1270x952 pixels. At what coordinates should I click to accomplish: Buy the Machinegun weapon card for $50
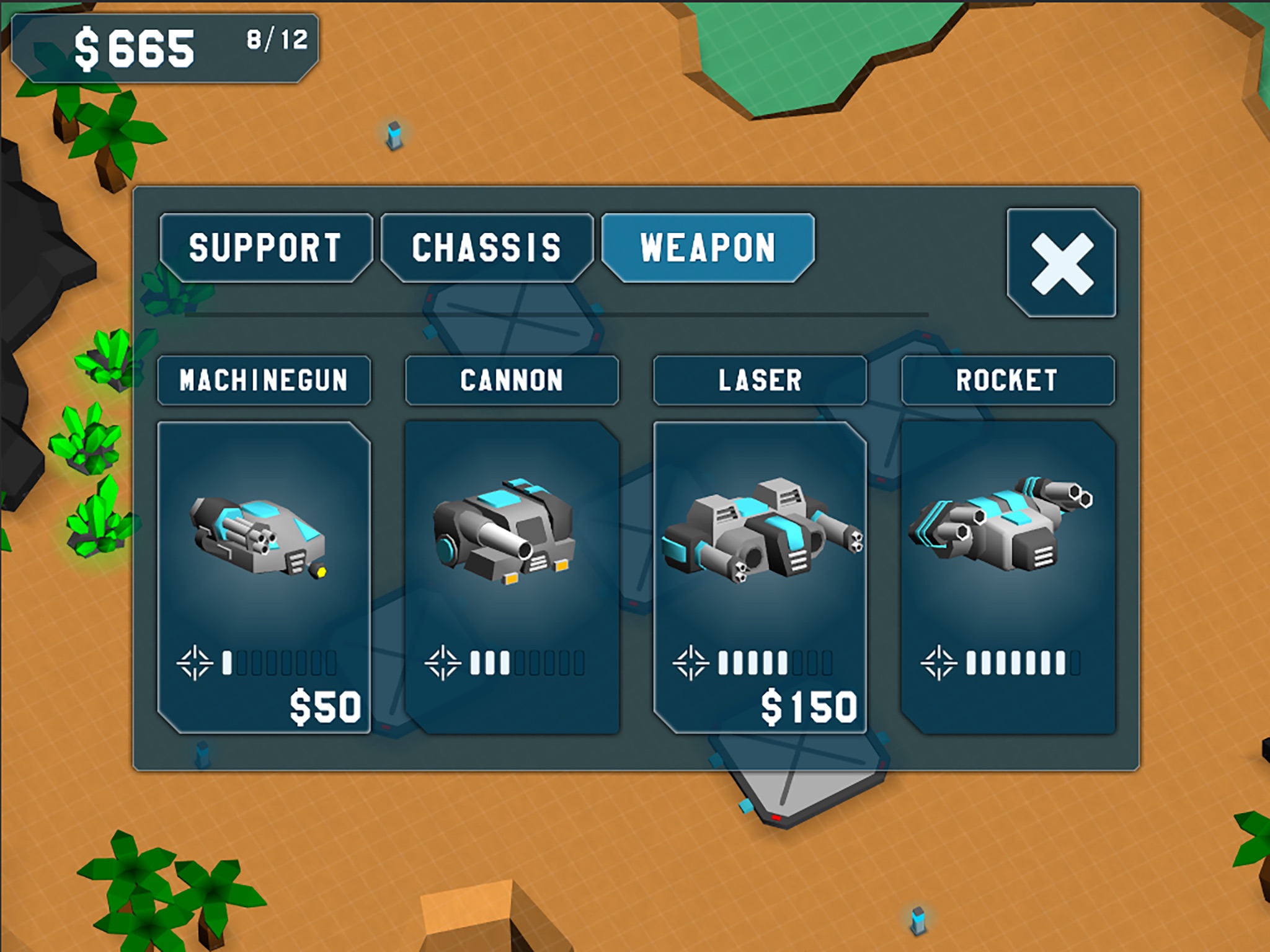coord(264,578)
